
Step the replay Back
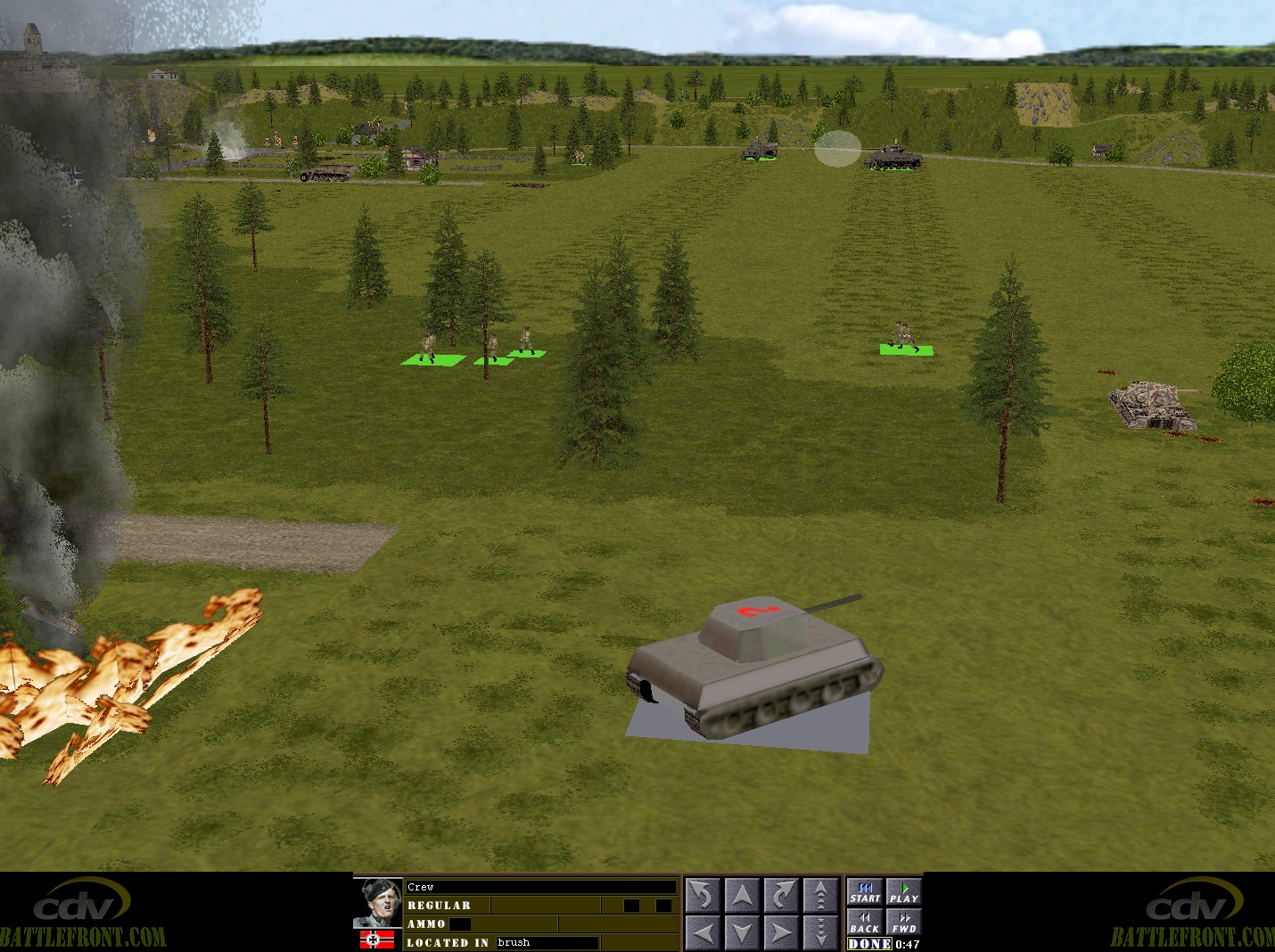[865, 922]
